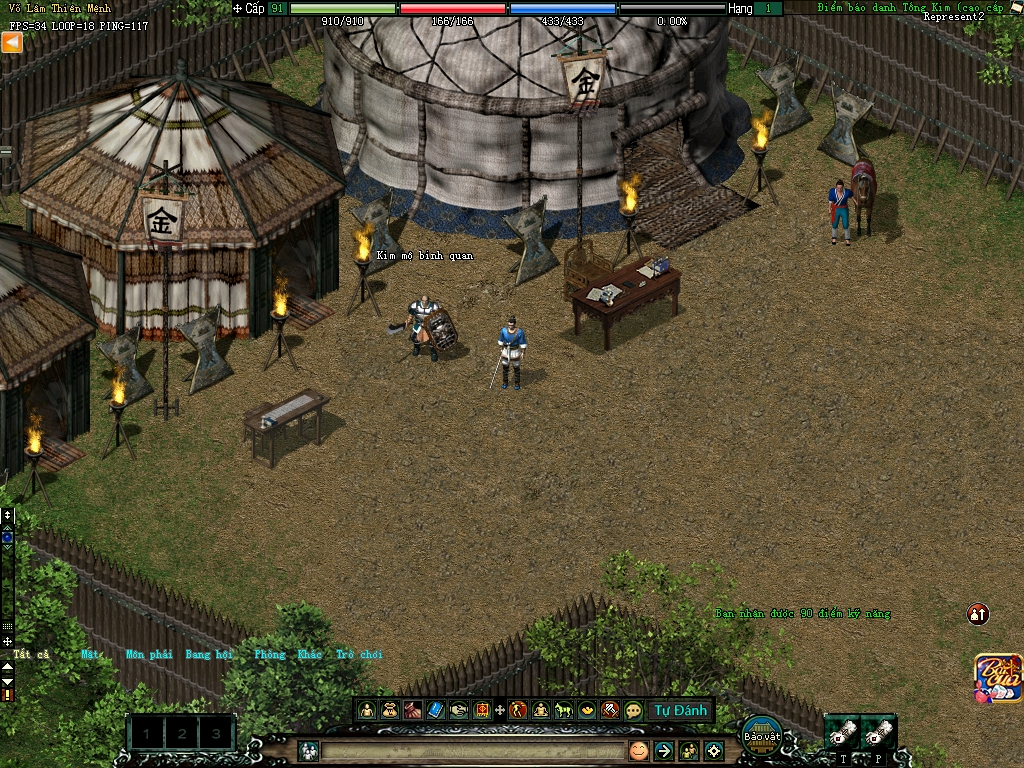
Task: Toggle the horse mount icon
Action: click(564, 710)
